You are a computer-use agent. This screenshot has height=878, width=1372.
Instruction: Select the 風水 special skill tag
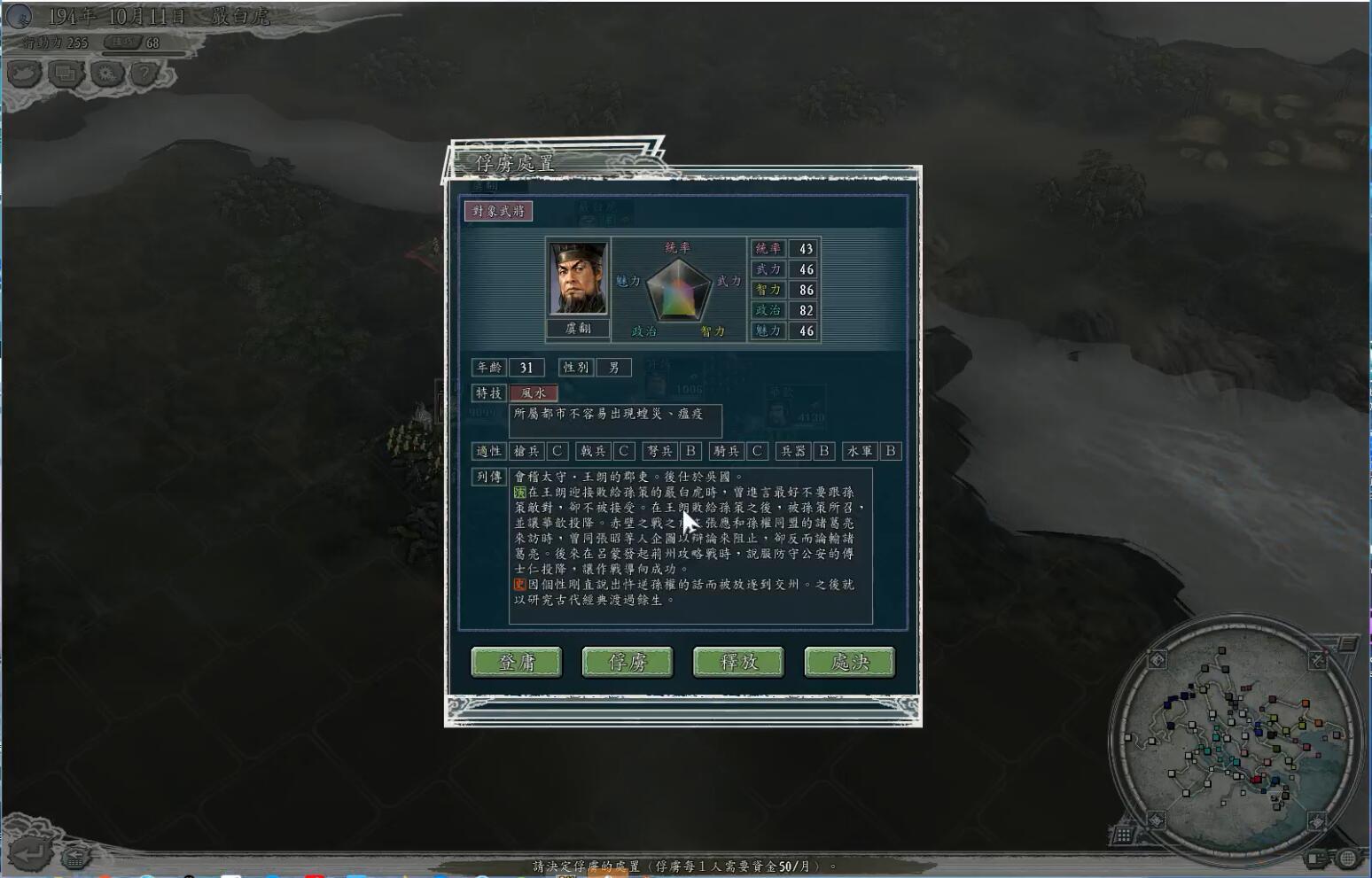[x=534, y=392]
